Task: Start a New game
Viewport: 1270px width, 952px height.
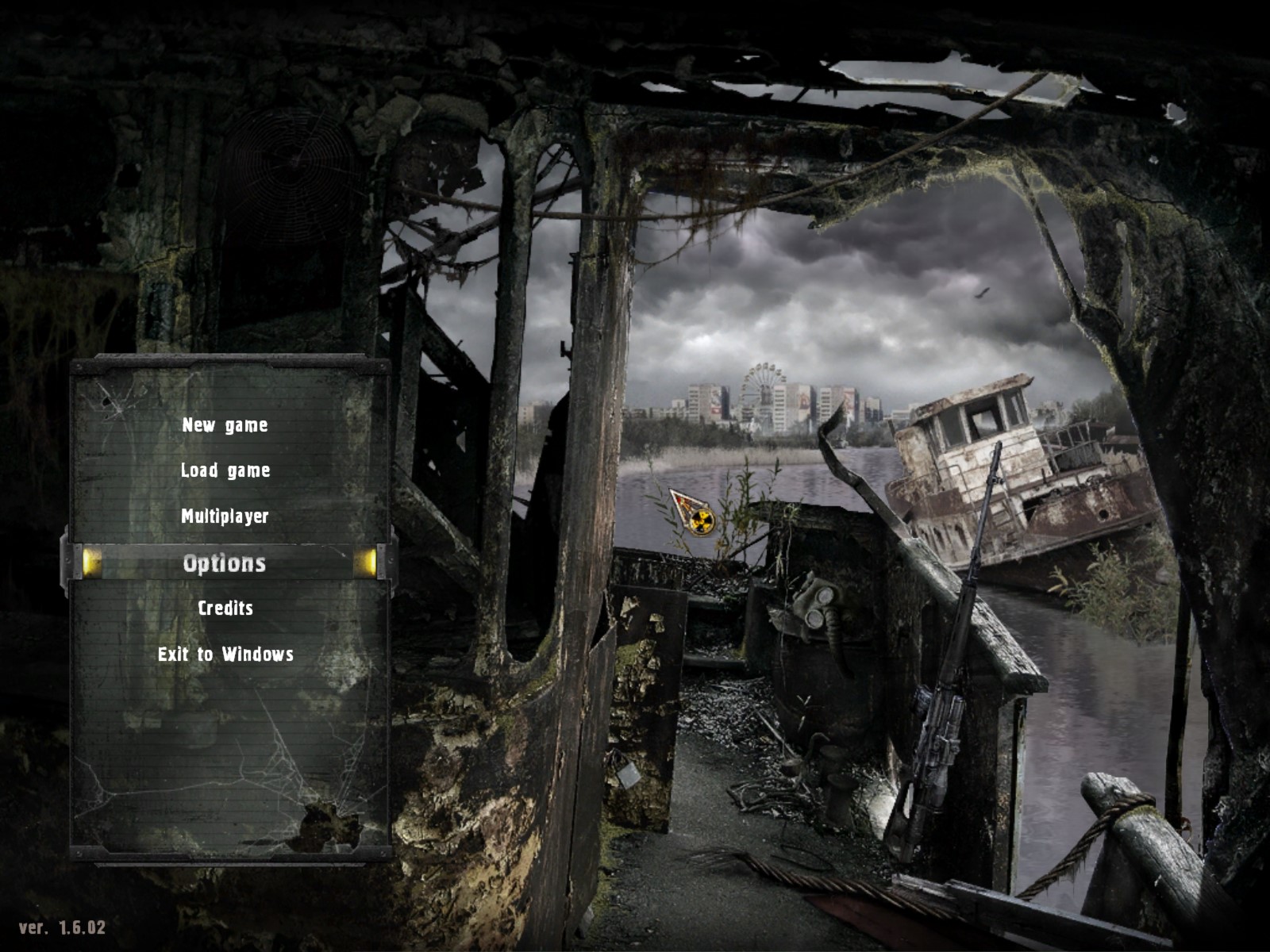Action: click(x=225, y=425)
